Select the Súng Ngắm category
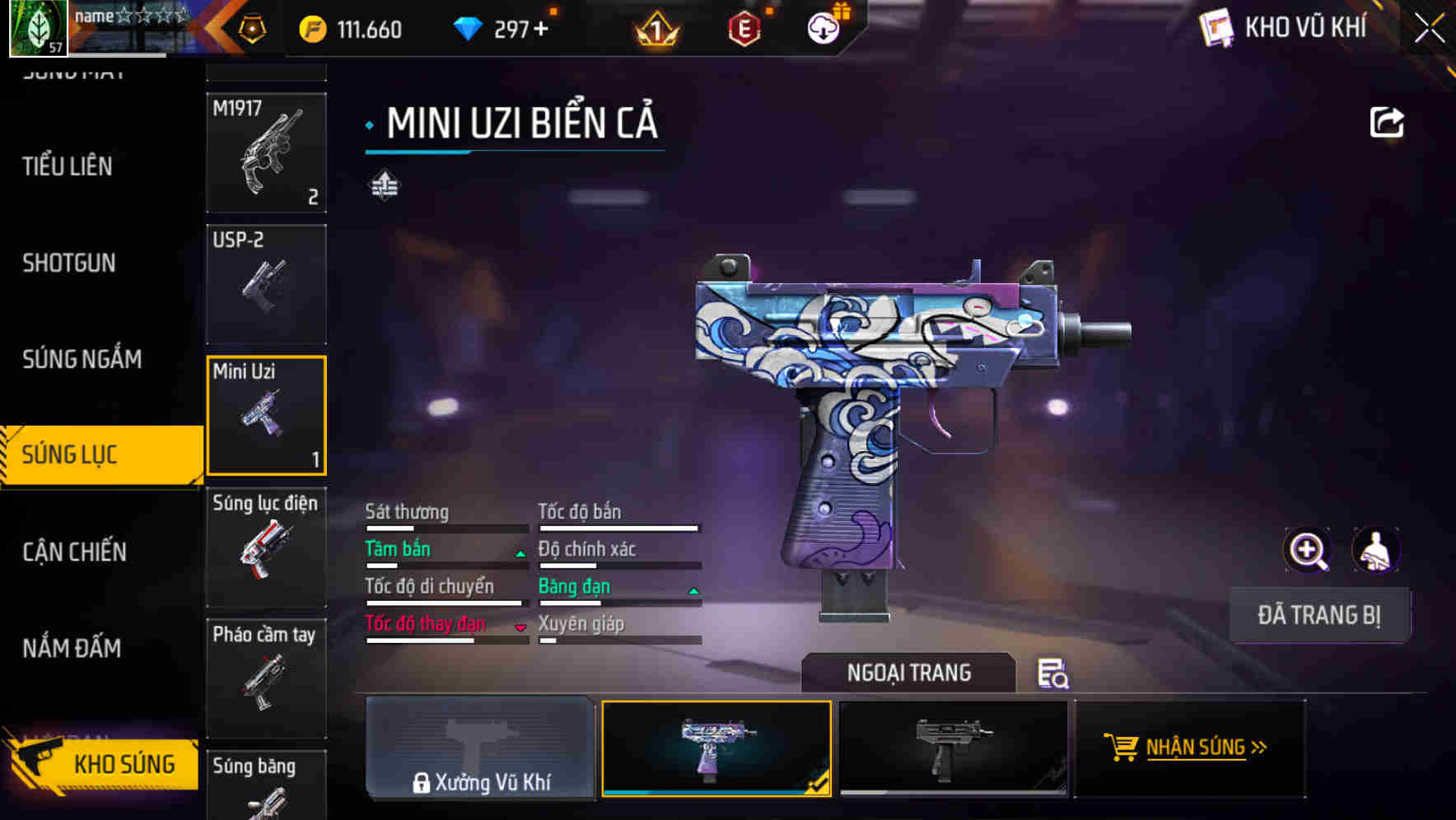Image resolution: width=1456 pixels, height=820 pixels. 82,359
